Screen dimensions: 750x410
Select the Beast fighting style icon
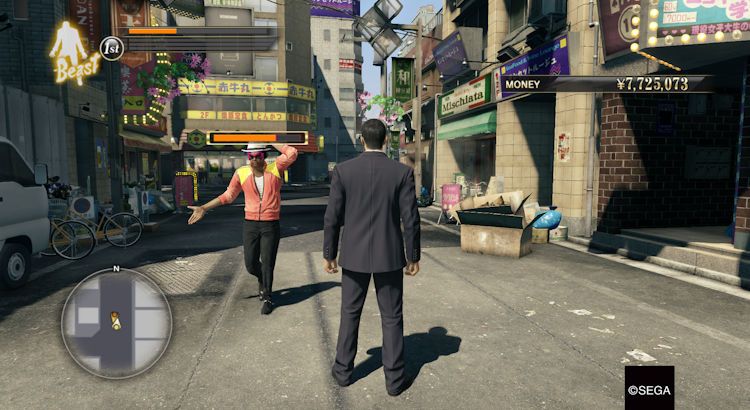[73, 51]
